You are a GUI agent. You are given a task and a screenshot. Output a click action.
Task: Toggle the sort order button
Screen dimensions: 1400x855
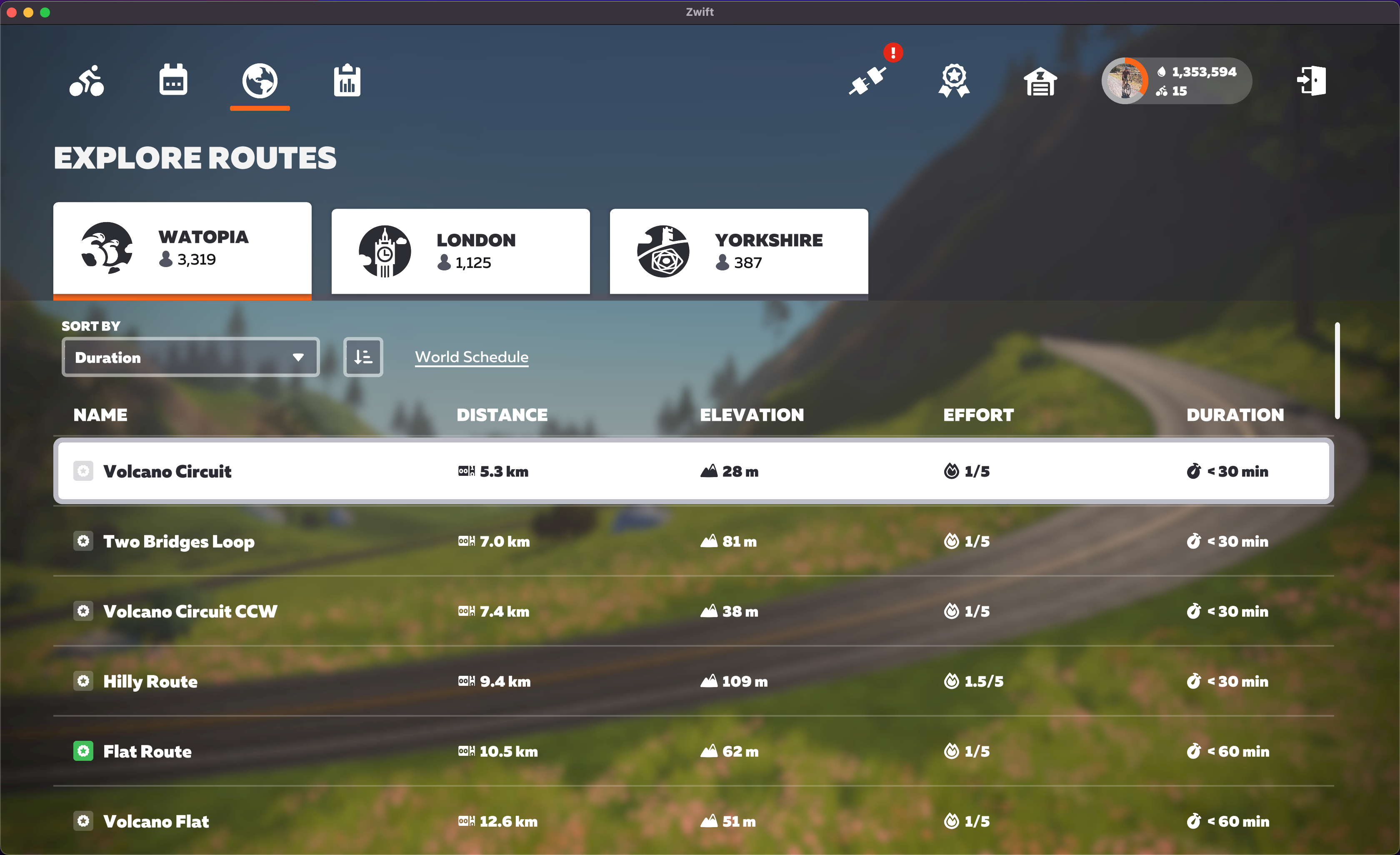(x=363, y=357)
